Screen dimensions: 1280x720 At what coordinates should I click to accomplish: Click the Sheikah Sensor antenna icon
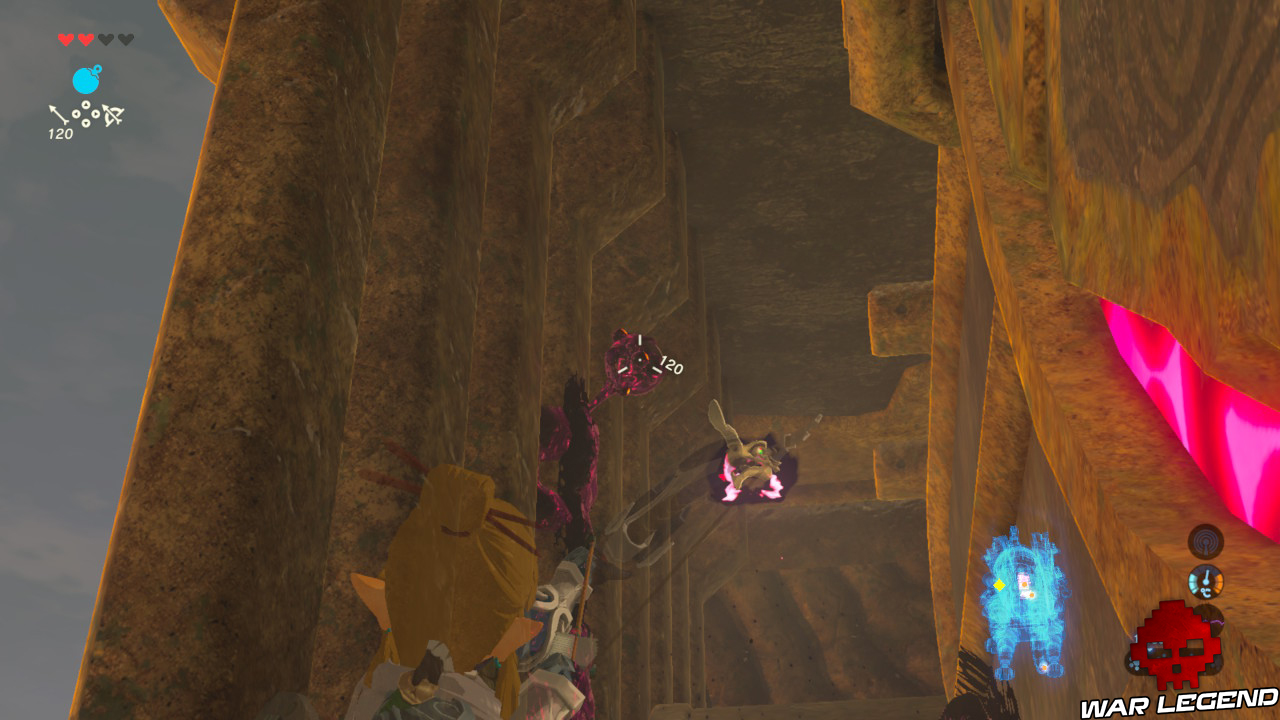click(x=1206, y=540)
